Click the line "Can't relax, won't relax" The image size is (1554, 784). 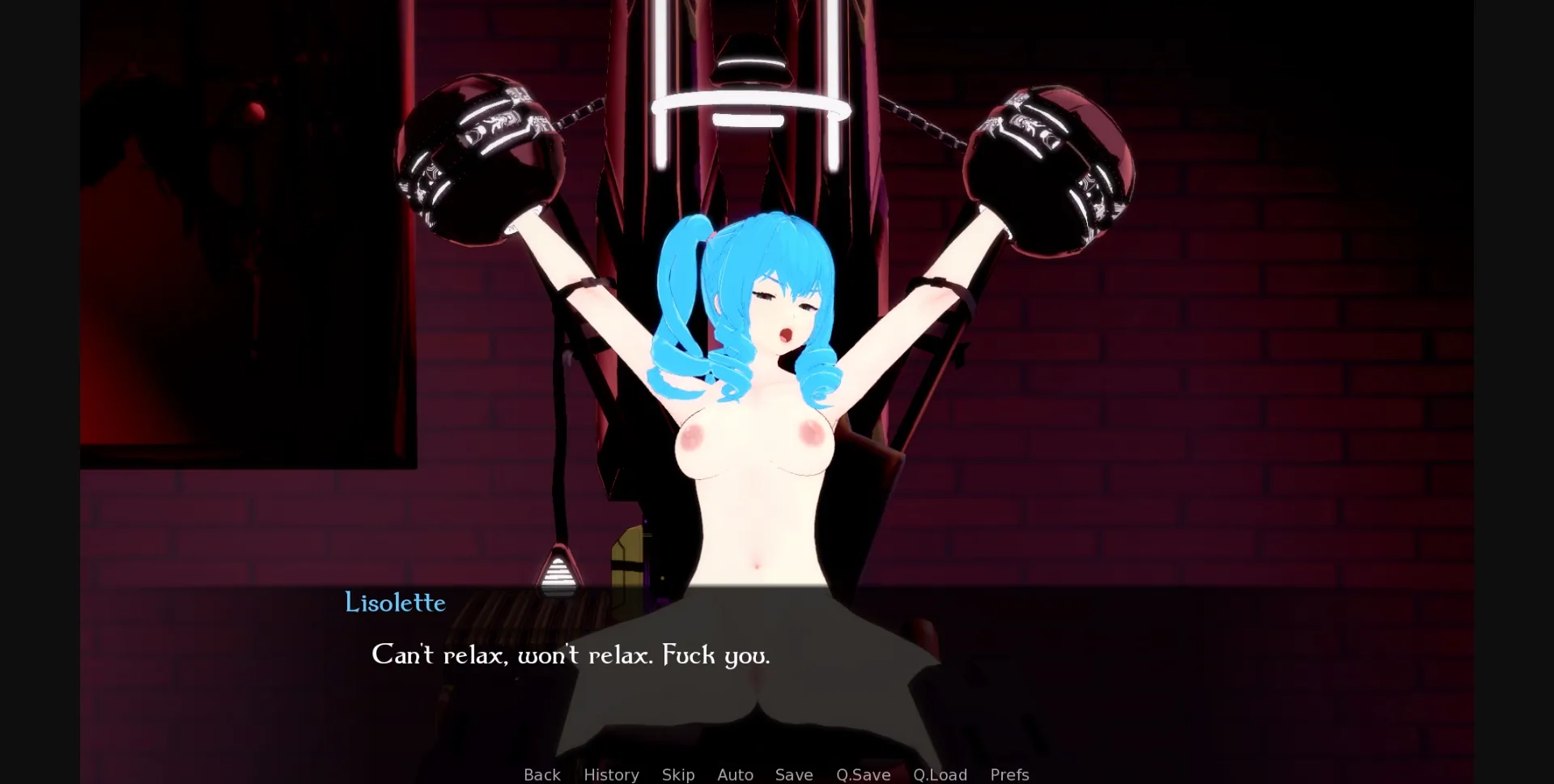click(571, 655)
